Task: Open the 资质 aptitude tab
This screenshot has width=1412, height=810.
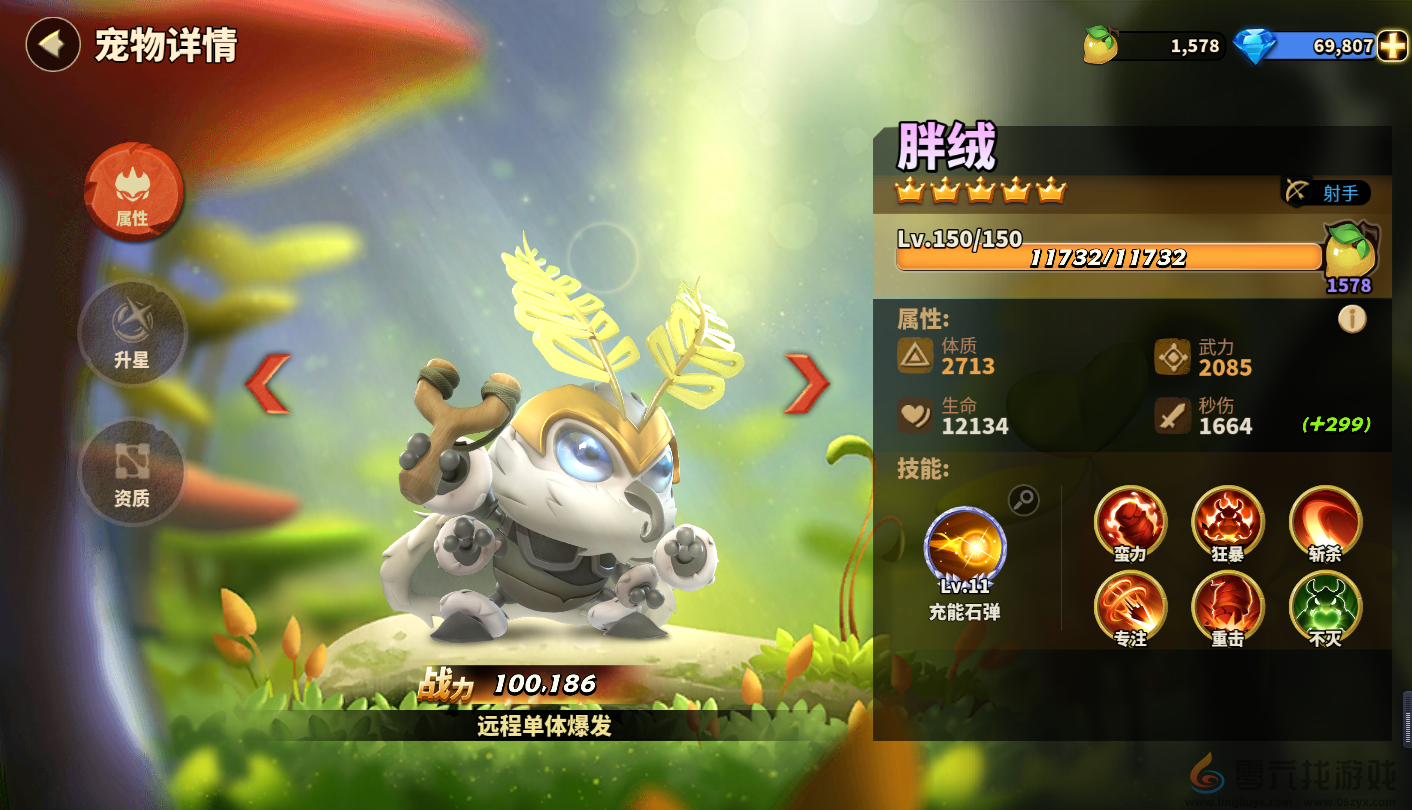Action: point(132,470)
